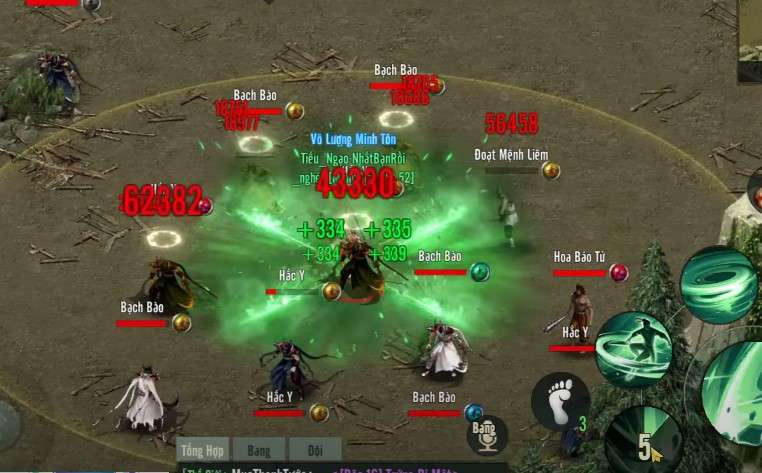Use the spinning kick figure skill

click(632, 349)
